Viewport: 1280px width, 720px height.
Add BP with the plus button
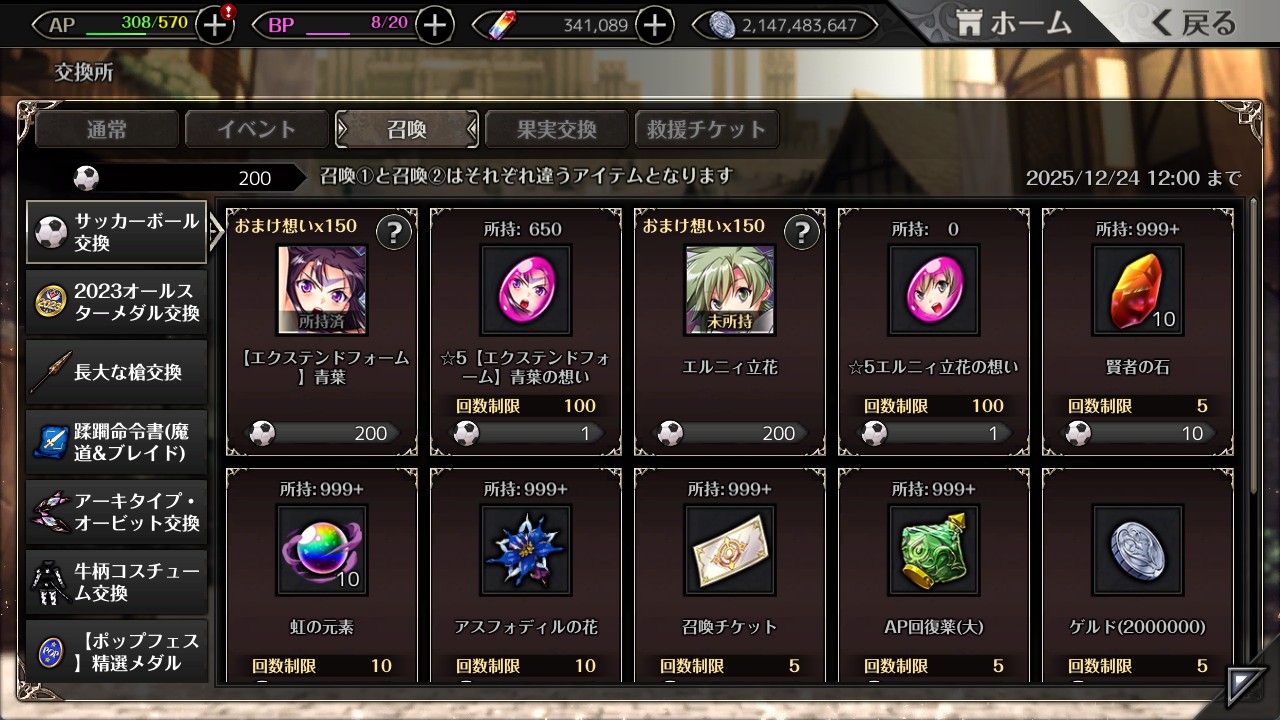point(434,25)
